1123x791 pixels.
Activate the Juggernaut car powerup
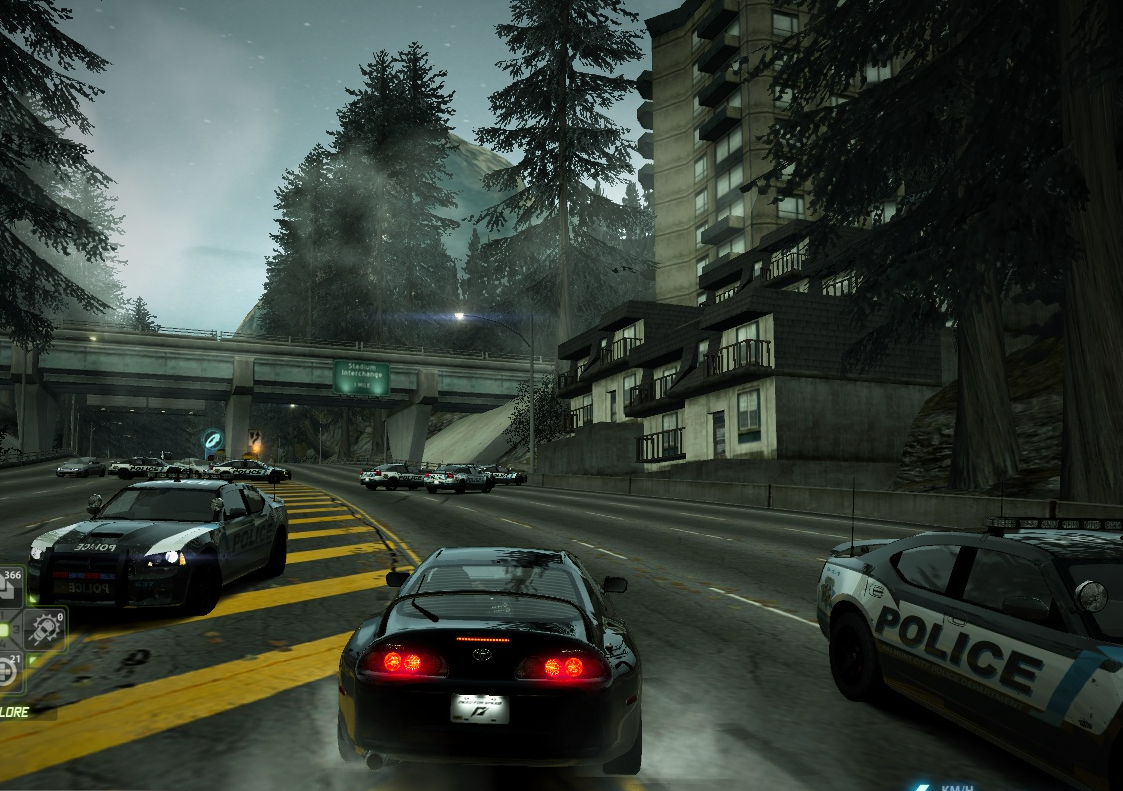(x=46, y=630)
